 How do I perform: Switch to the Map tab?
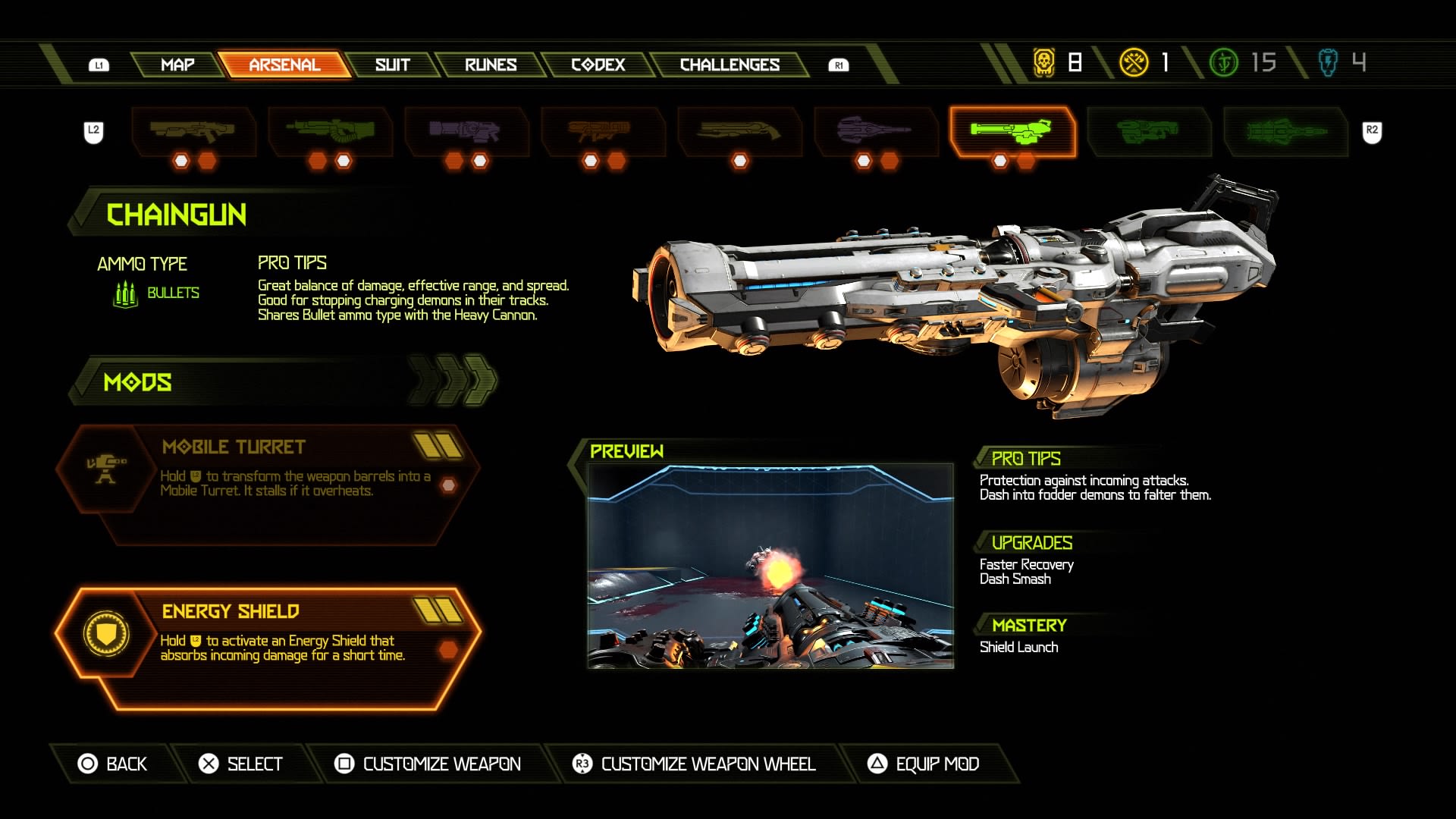coord(177,65)
